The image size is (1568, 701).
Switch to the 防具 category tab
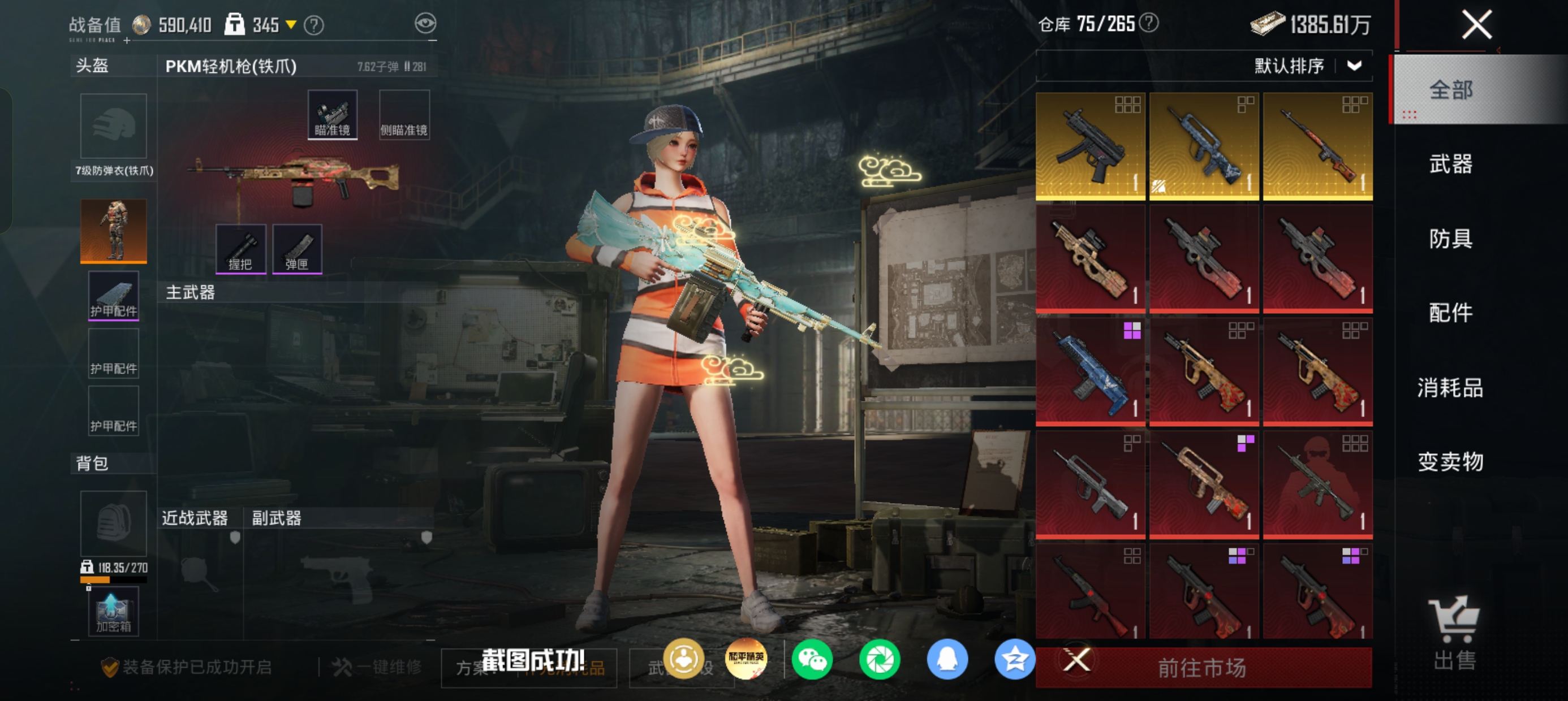[1450, 239]
